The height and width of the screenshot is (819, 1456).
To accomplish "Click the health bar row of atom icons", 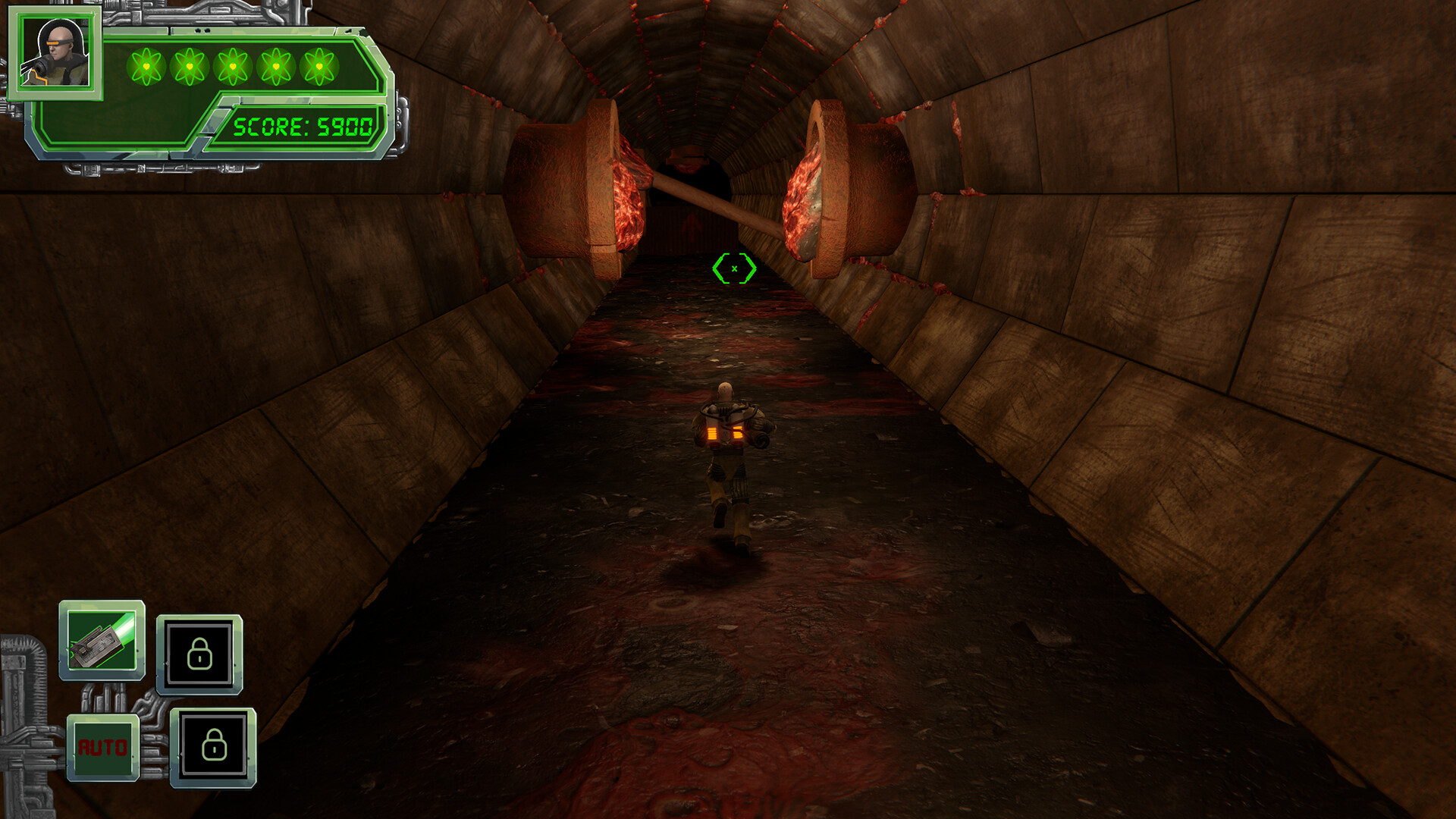I will click(232, 66).
